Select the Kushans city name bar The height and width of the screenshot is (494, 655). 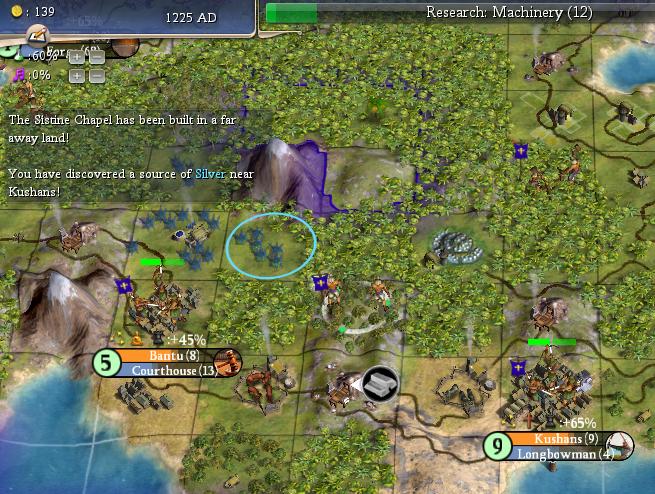coord(556,439)
